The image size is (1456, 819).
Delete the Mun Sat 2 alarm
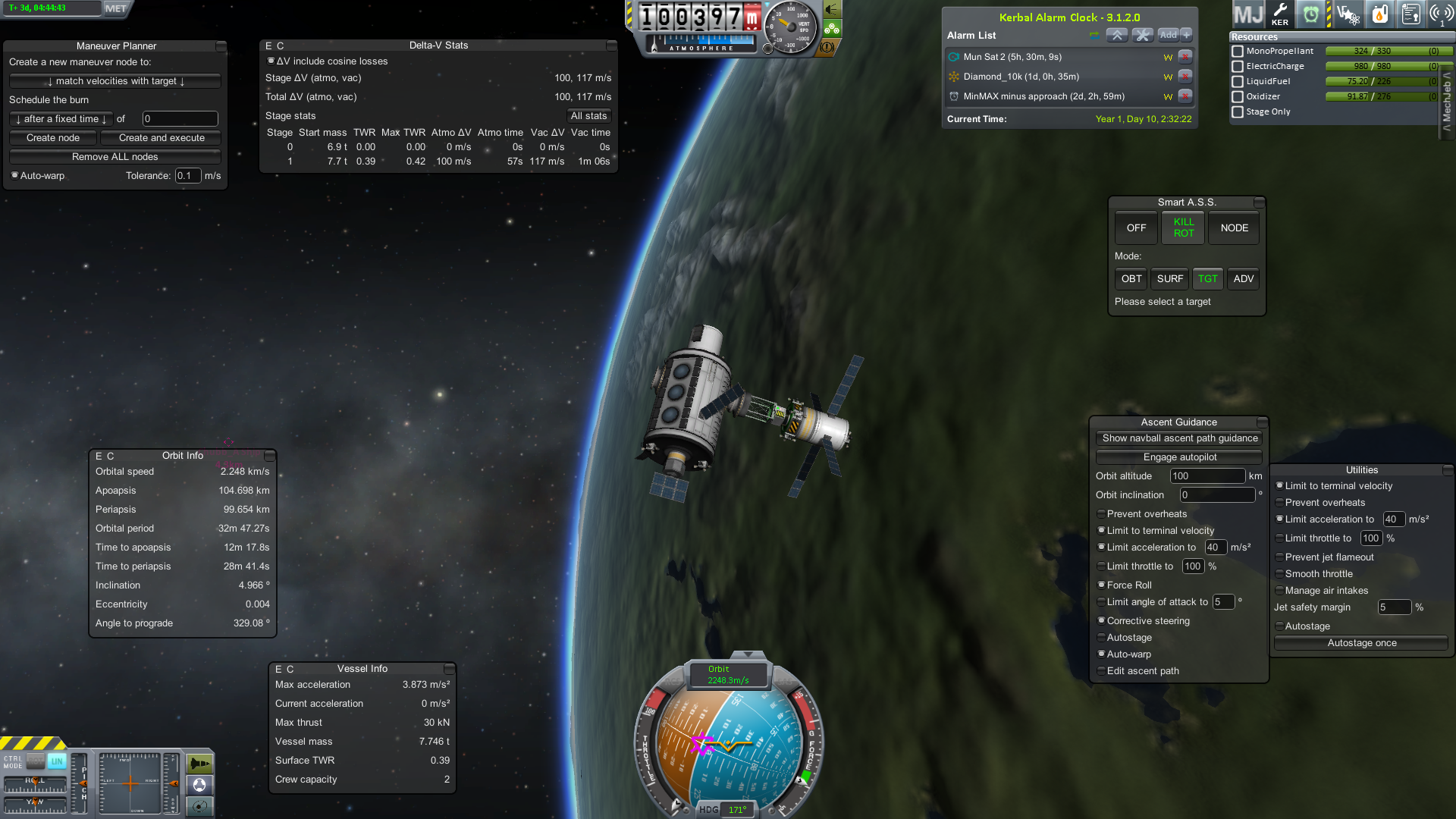1185,57
